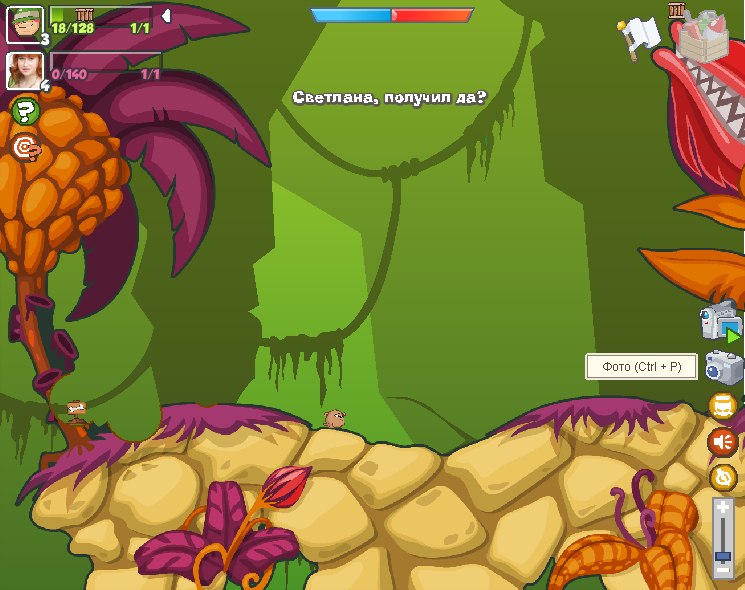
Task: Open the green question mark help button
Action: tap(24, 110)
